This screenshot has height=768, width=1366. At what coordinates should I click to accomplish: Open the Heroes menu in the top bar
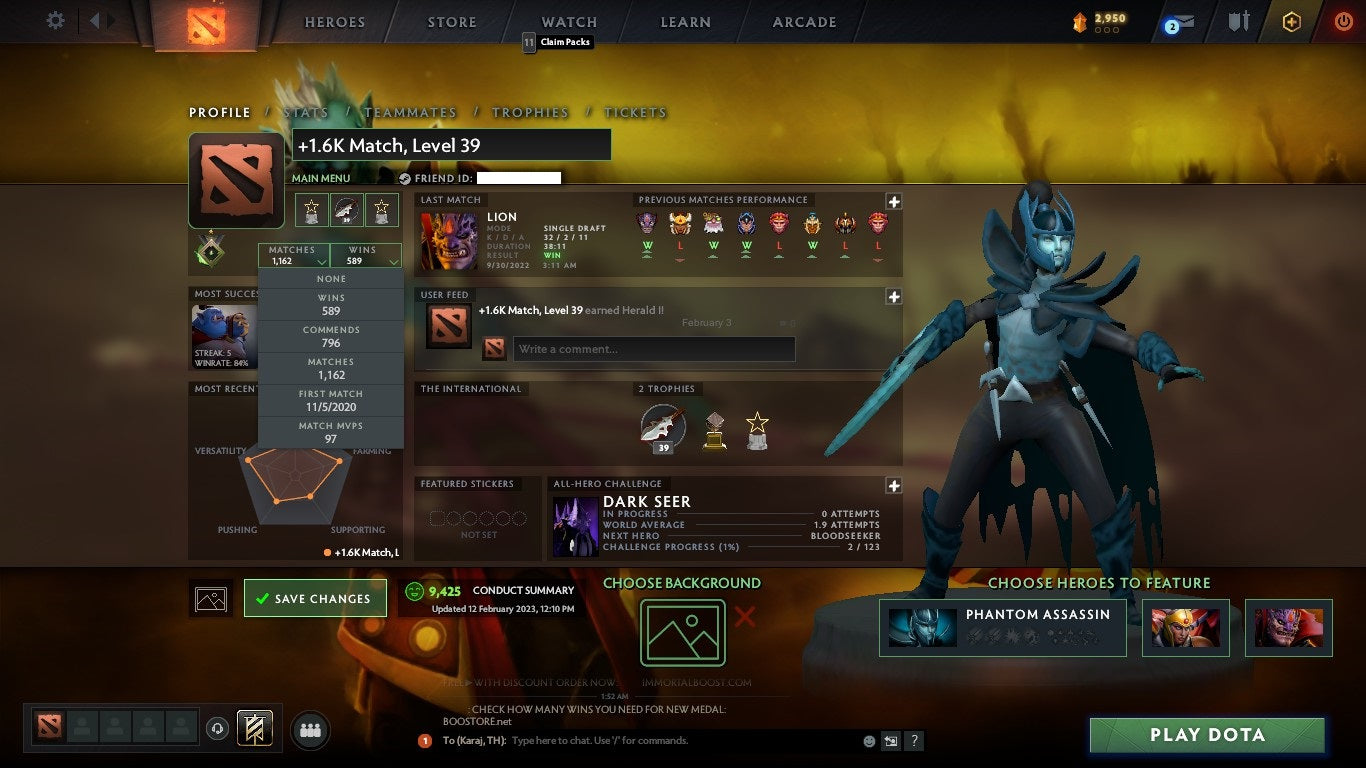pyautogui.click(x=334, y=21)
